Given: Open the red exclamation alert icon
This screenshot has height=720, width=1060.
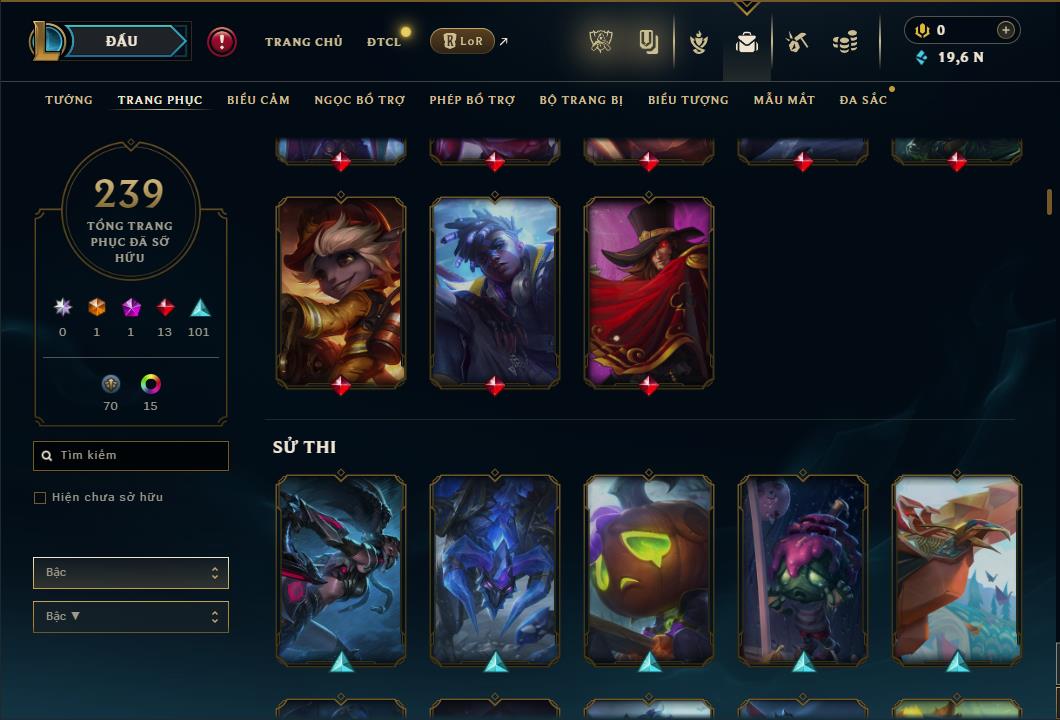Looking at the screenshot, I should pyautogui.click(x=222, y=41).
